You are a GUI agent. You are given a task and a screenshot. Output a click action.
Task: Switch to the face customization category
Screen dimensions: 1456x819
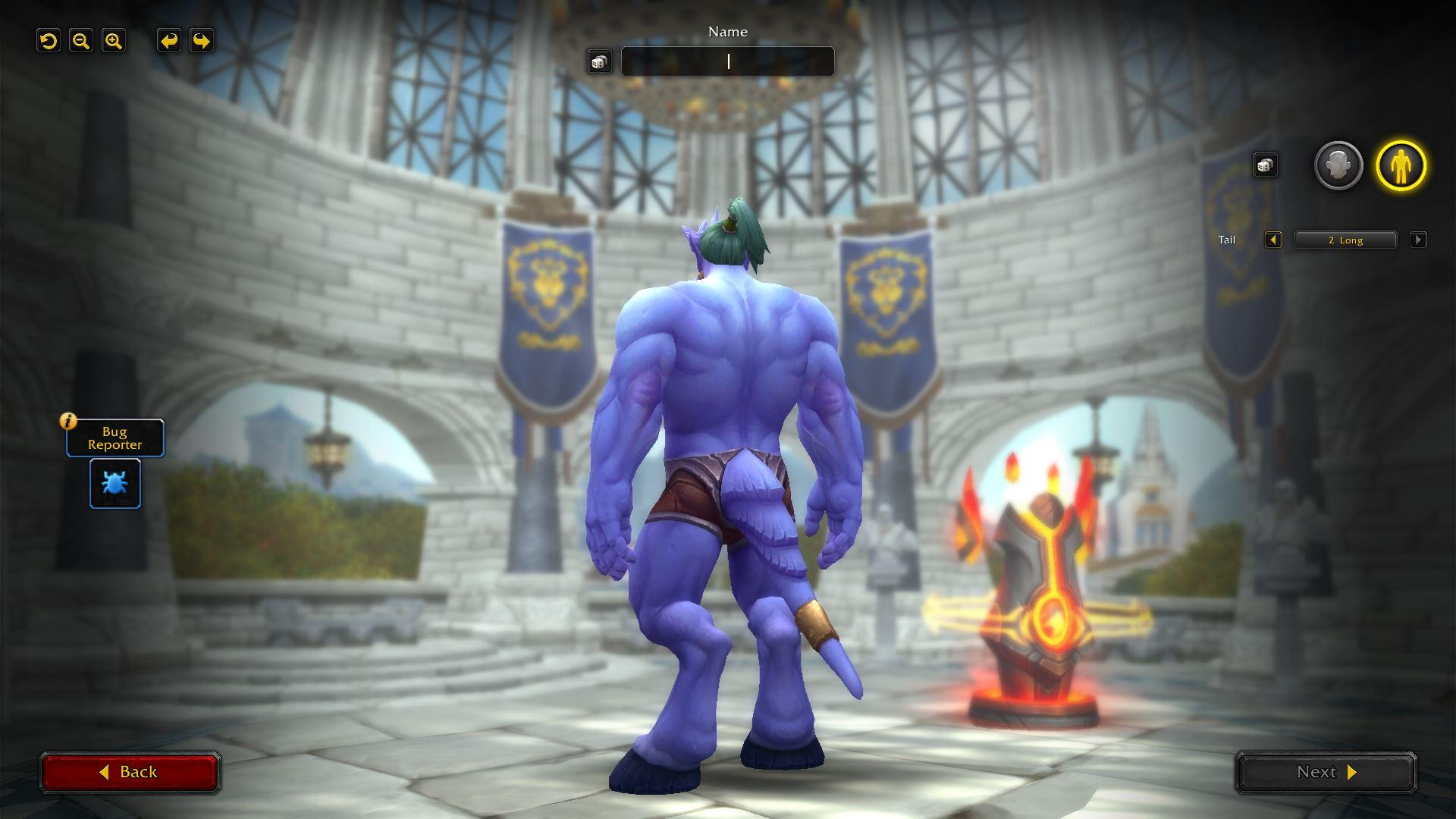1338,165
